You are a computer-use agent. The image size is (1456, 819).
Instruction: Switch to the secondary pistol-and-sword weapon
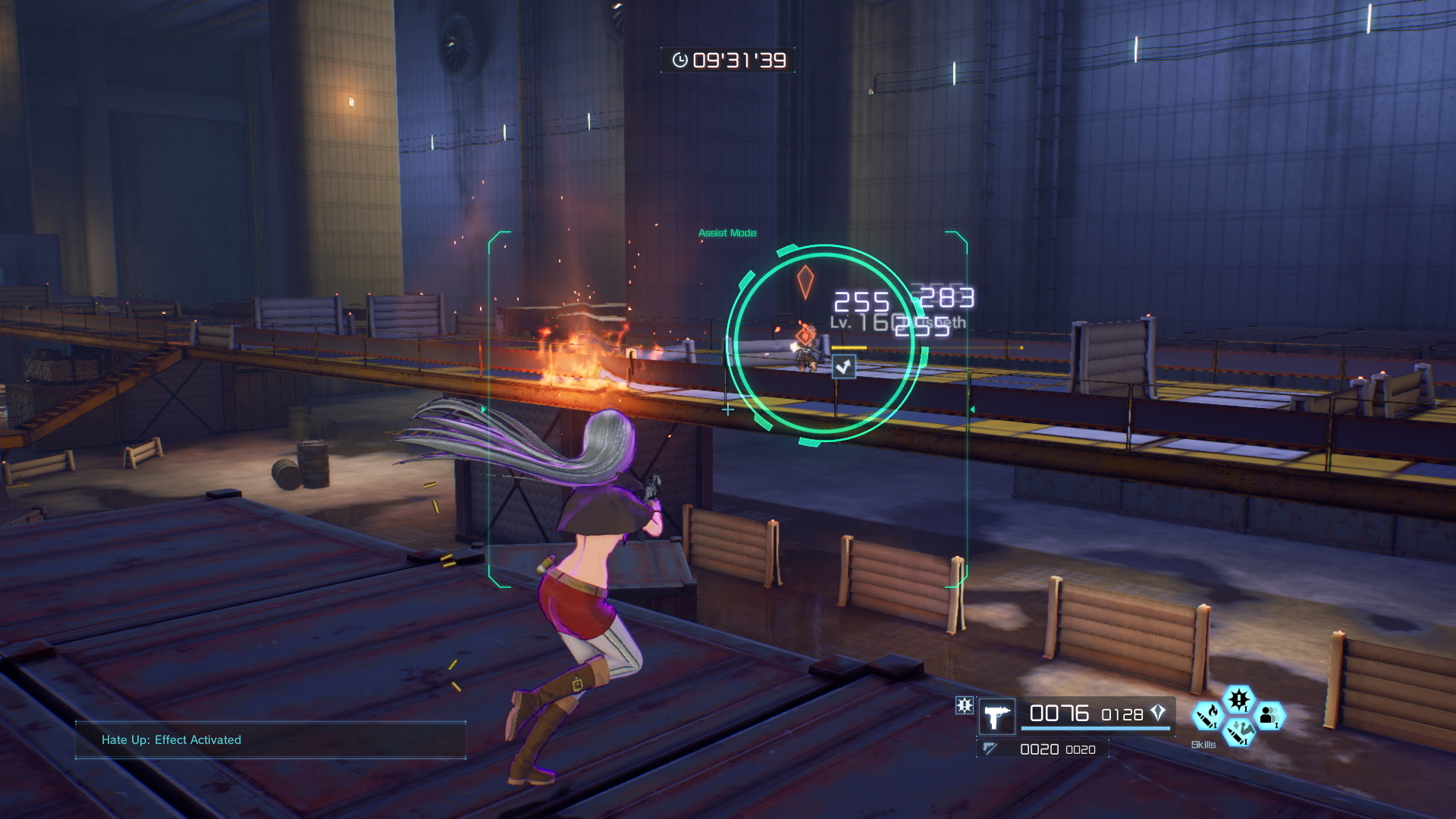(990, 749)
